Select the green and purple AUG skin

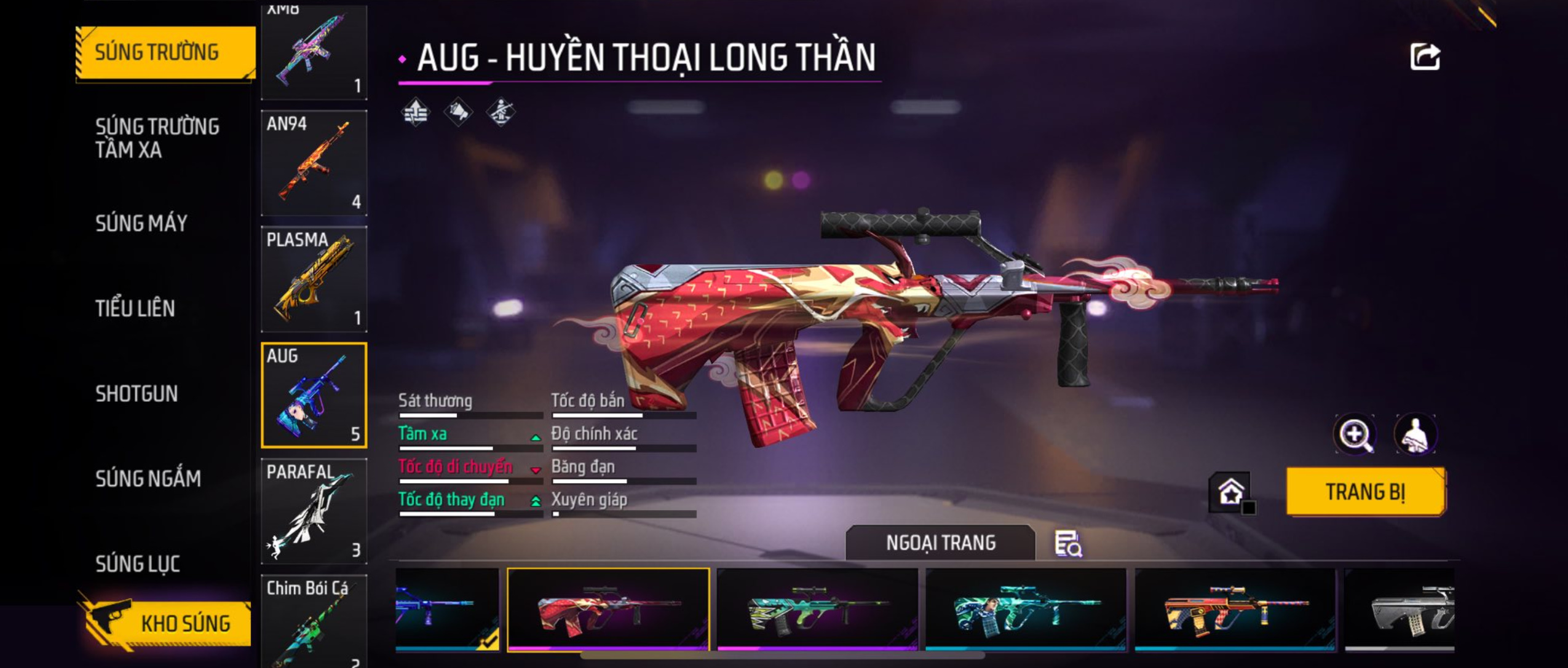(817, 610)
